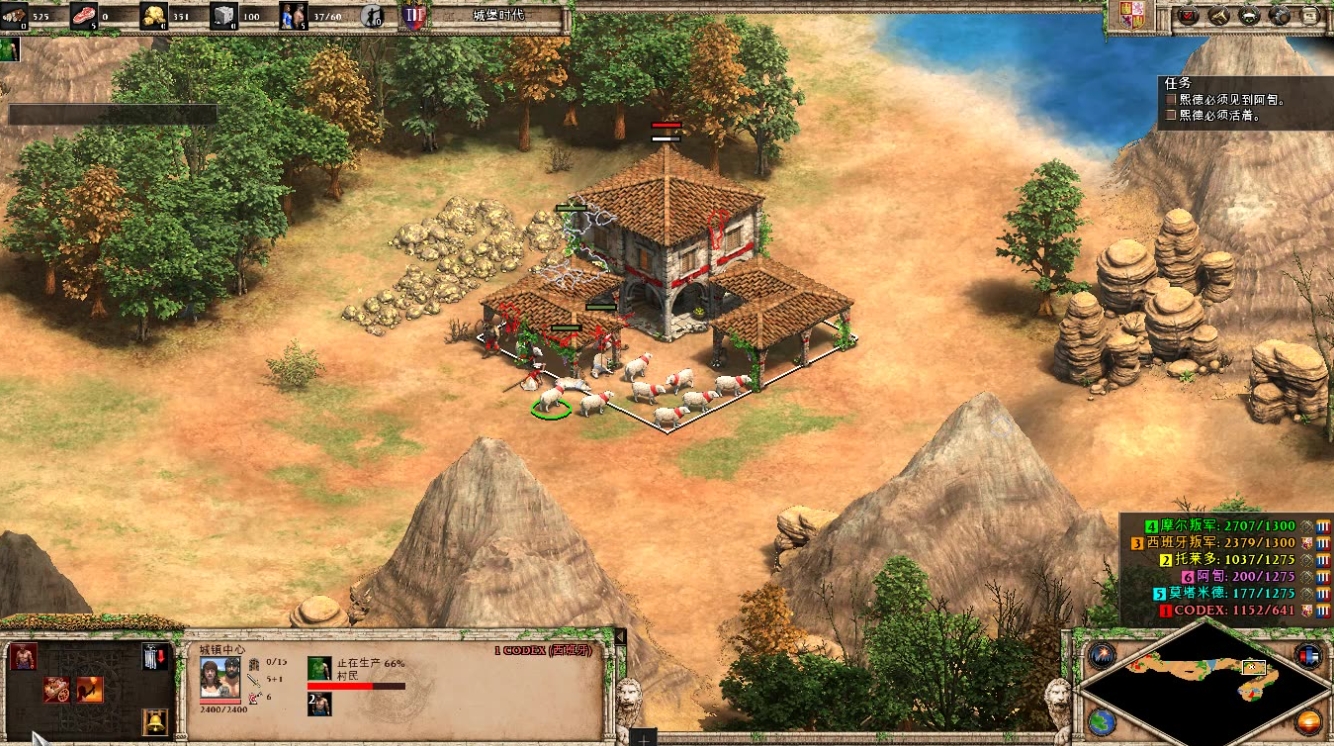Select the Codex player score row
The width and height of the screenshot is (1334, 746).
pyautogui.click(x=1226, y=610)
